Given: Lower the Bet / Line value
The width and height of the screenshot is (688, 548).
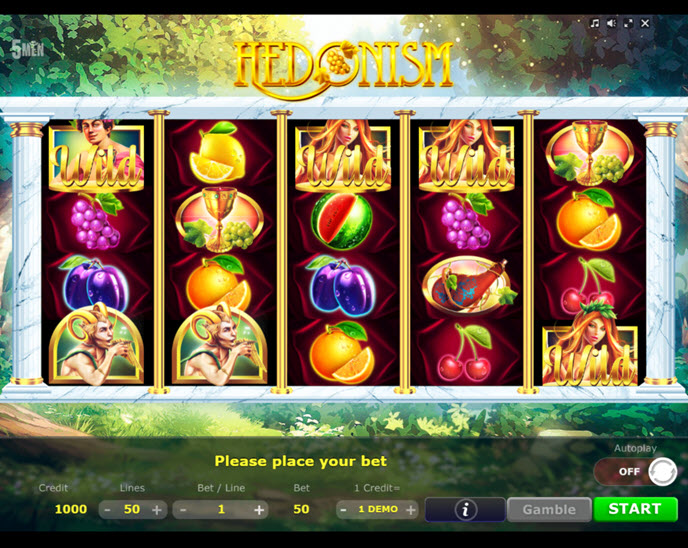Looking at the screenshot, I should click(183, 509).
